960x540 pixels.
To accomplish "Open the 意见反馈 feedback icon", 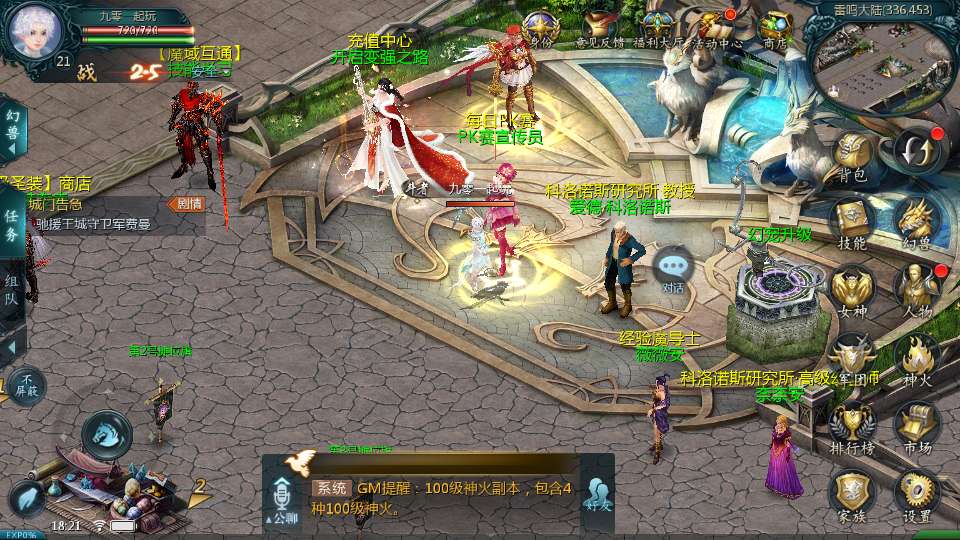I will [x=599, y=26].
